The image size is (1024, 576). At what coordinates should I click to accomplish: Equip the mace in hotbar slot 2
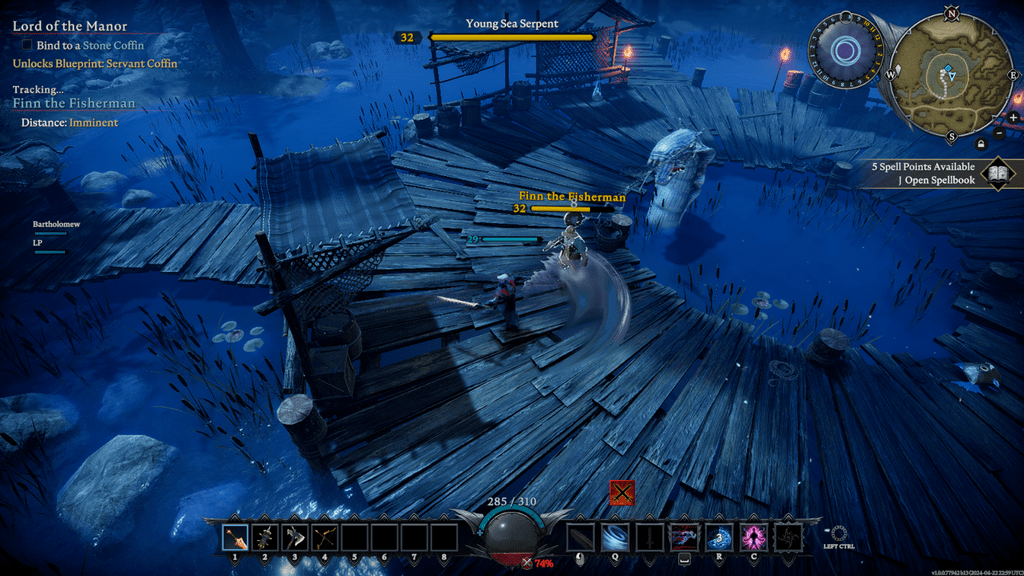pos(265,538)
